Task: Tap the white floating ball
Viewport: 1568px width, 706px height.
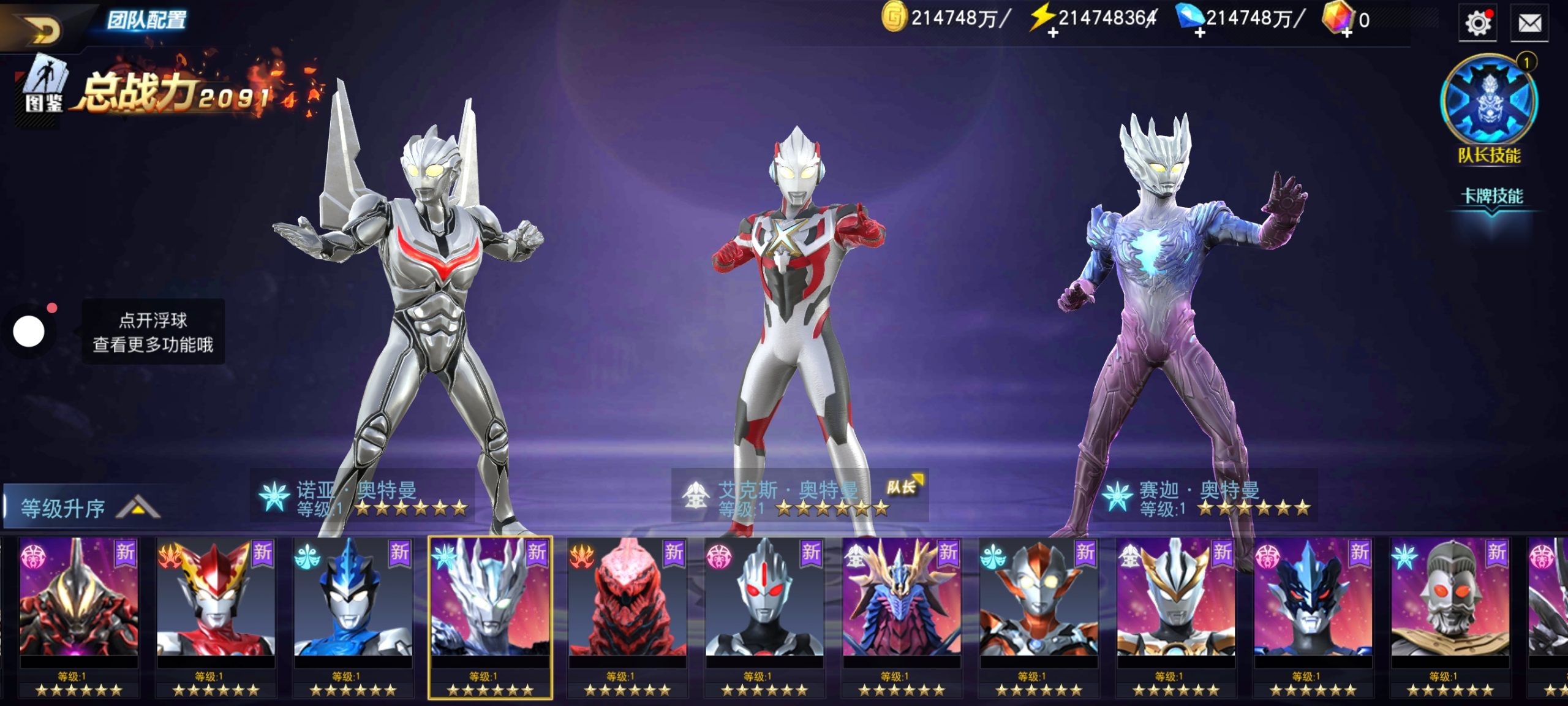Action: [29, 332]
